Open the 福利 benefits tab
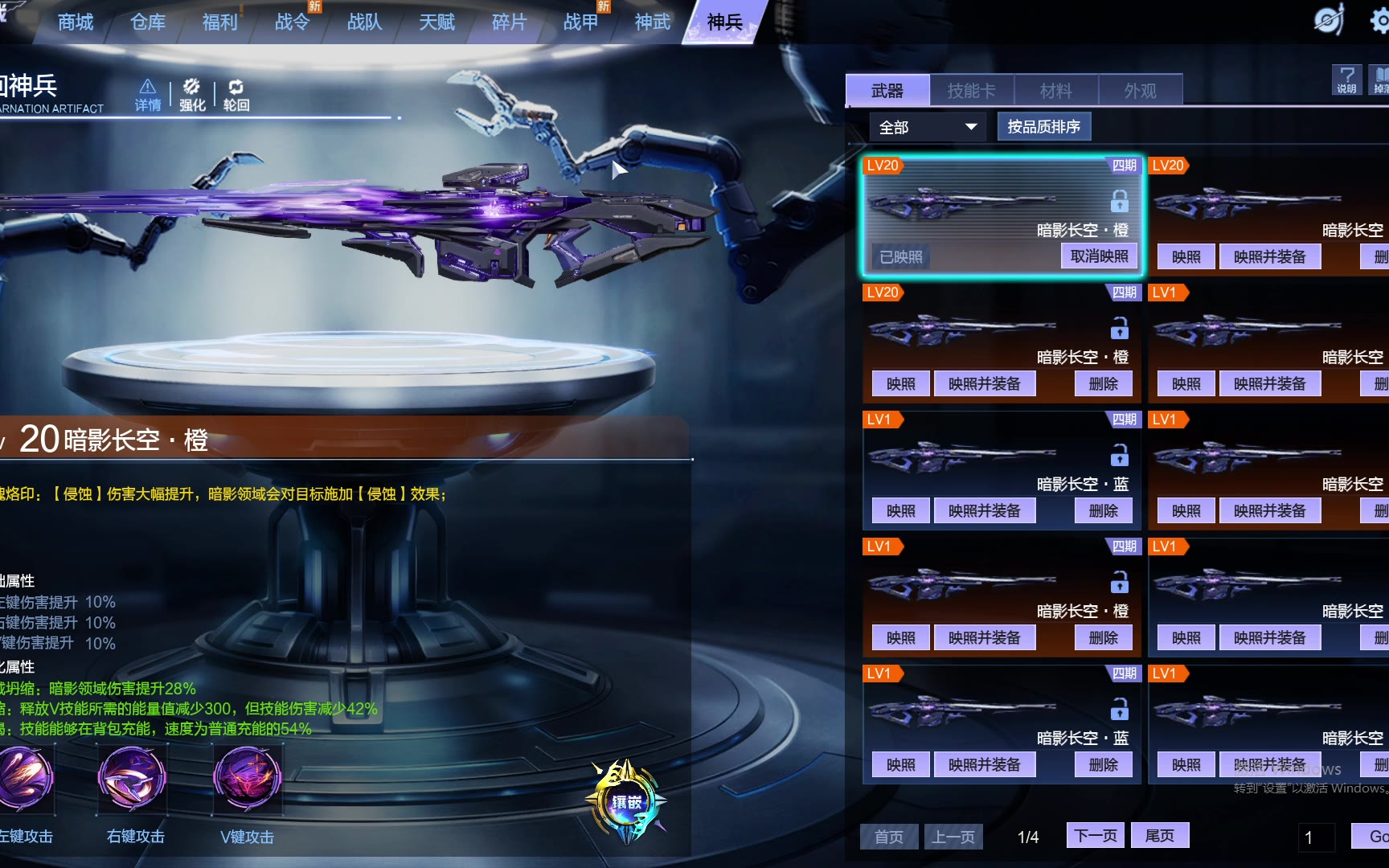This screenshot has width=1389, height=868. [219, 22]
